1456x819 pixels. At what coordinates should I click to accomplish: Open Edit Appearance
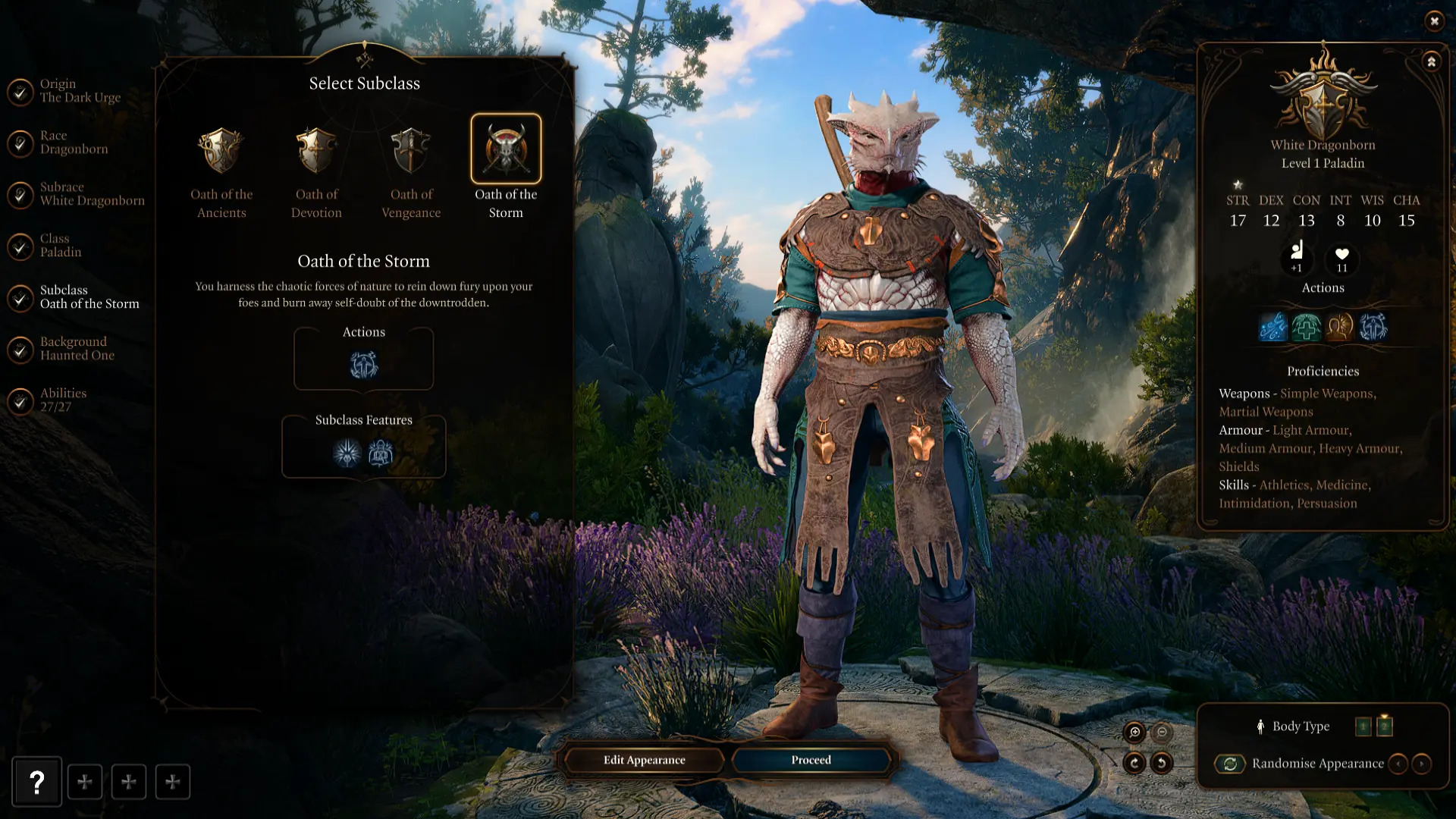point(644,760)
